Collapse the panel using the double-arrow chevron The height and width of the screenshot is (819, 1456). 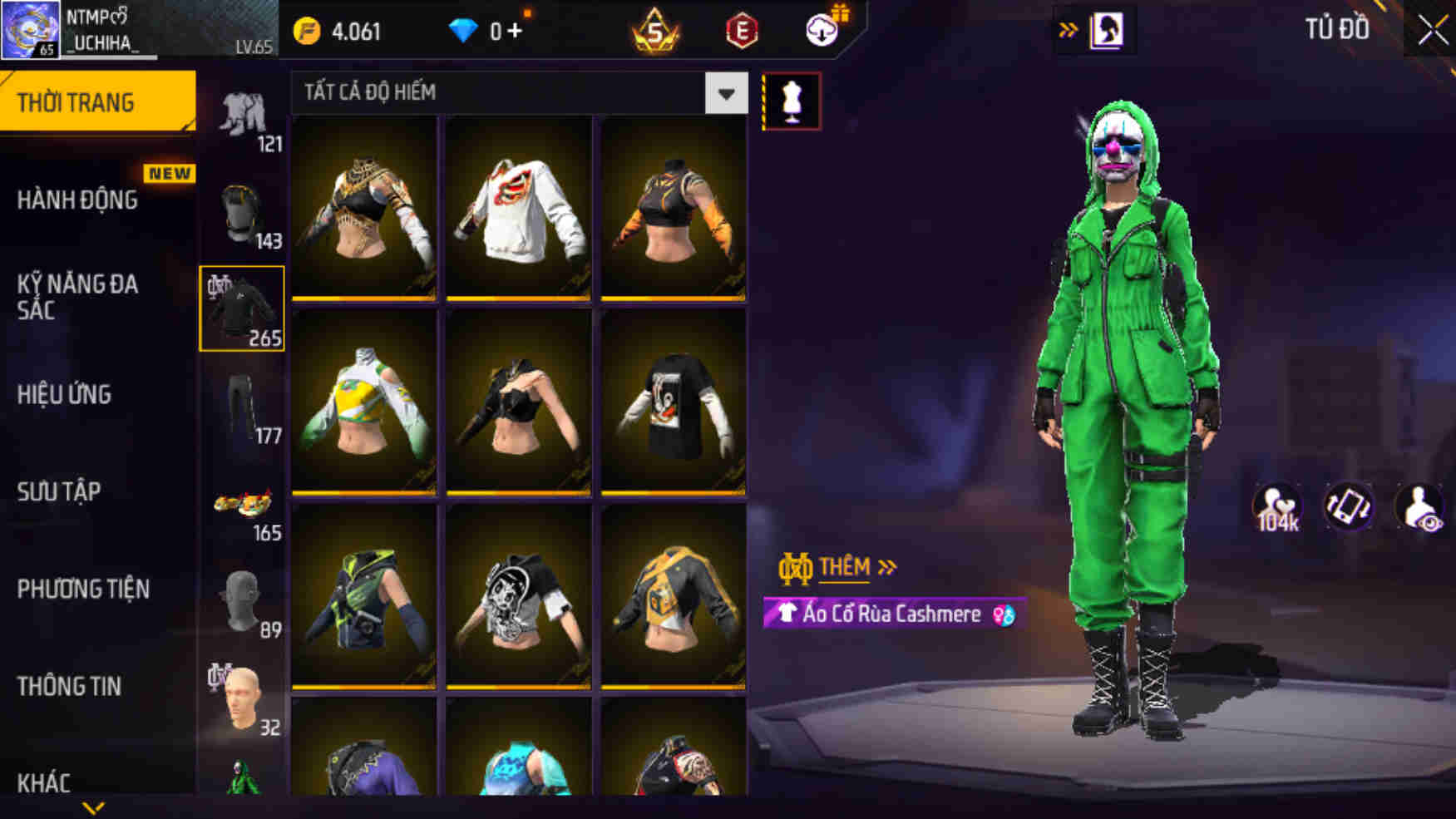pyautogui.click(x=1067, y=26)
